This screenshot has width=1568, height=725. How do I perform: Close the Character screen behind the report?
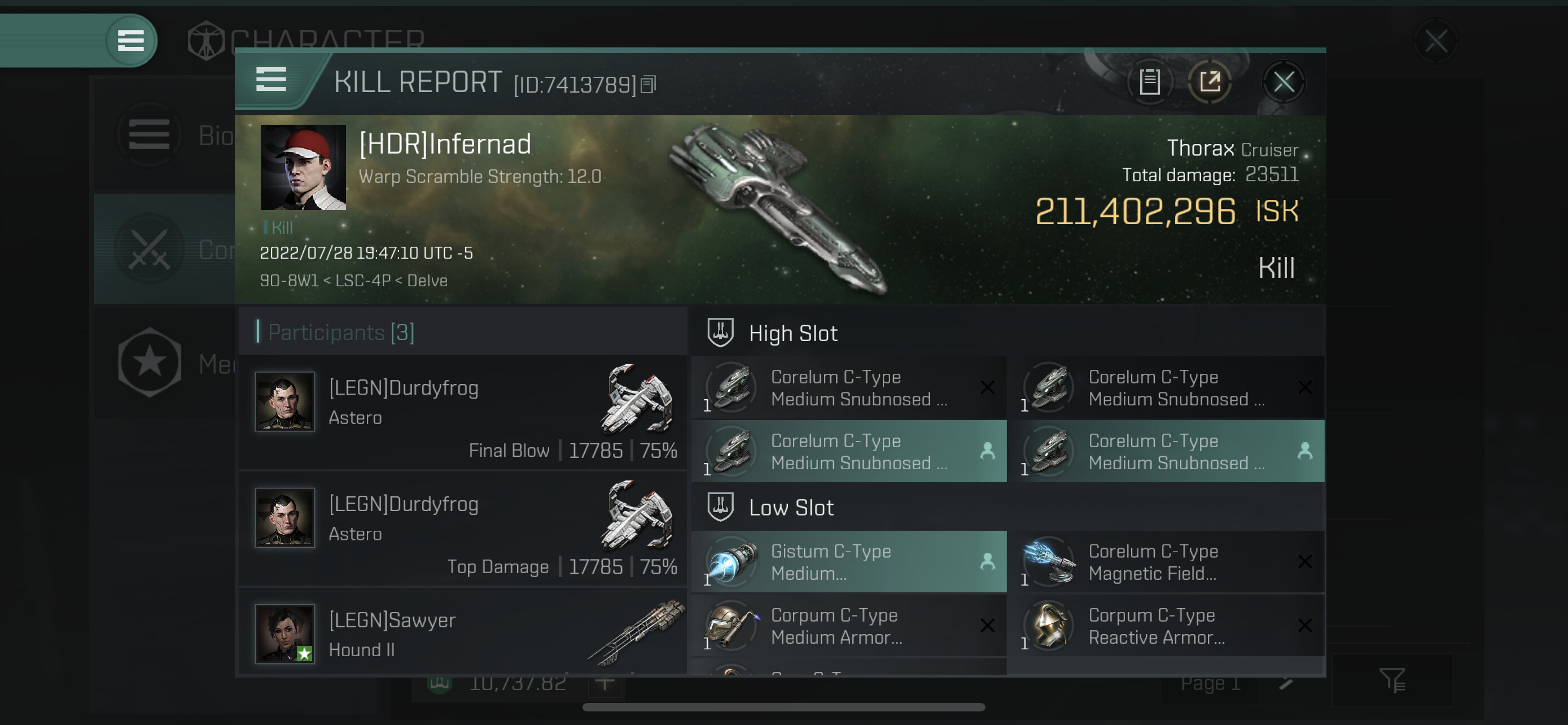click(1435, 42)
